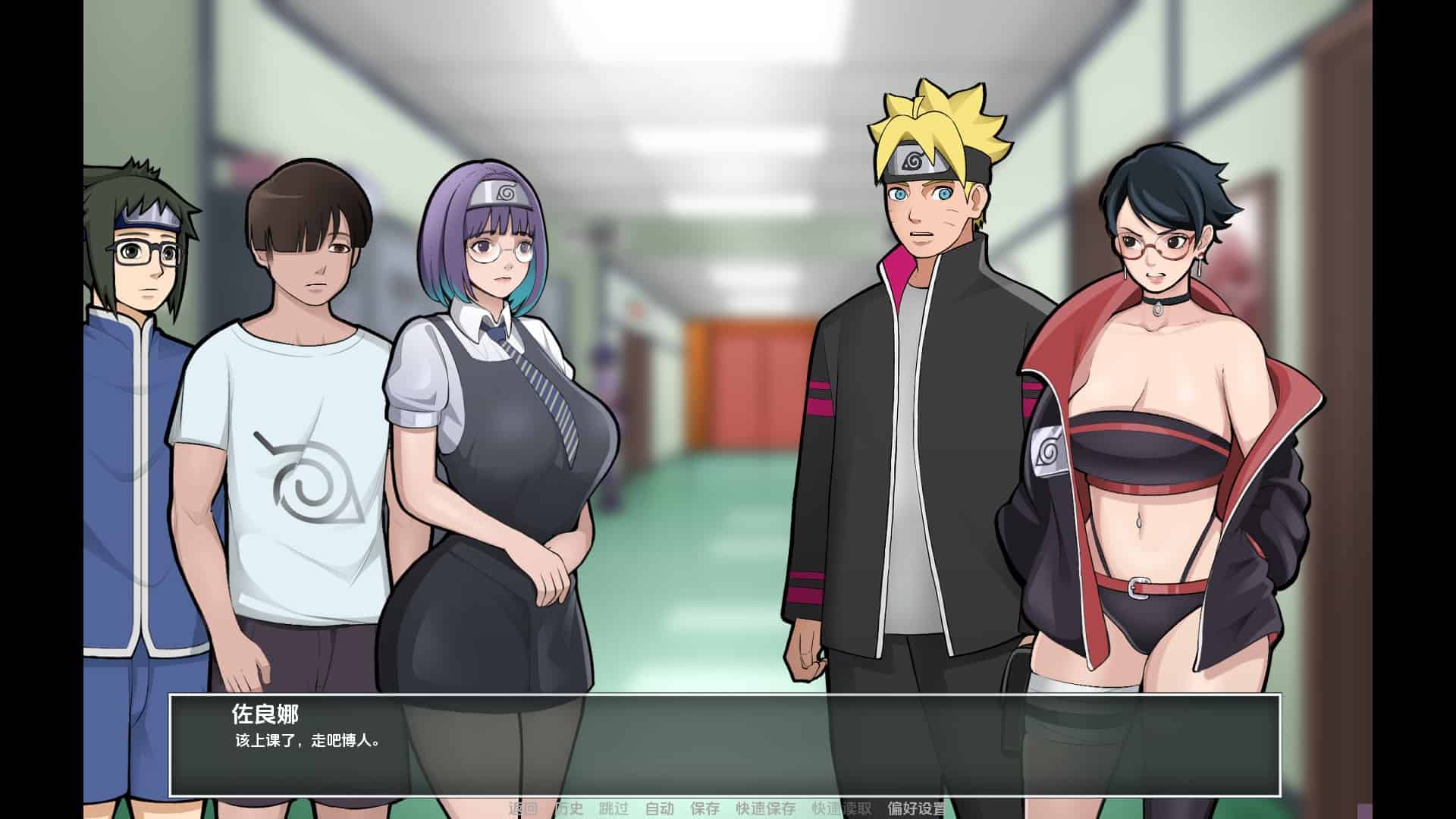Click 返回 (Back) in the quick menu
1456x819 pixels.
pos(522,808)
